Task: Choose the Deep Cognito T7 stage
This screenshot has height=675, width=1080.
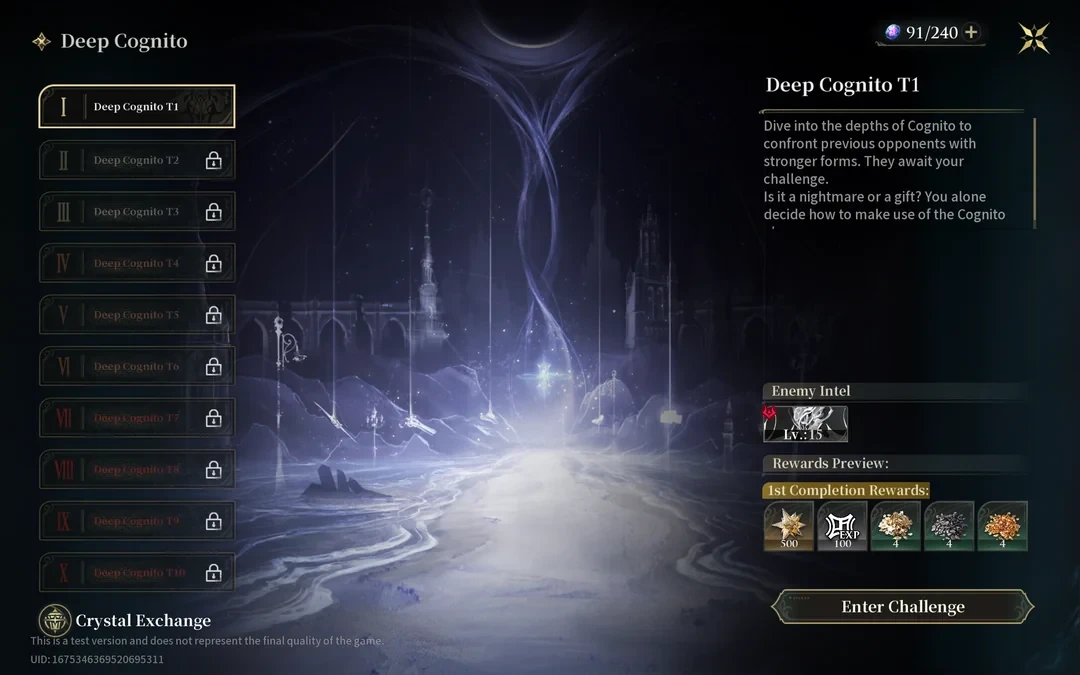Action: [137, 418]
